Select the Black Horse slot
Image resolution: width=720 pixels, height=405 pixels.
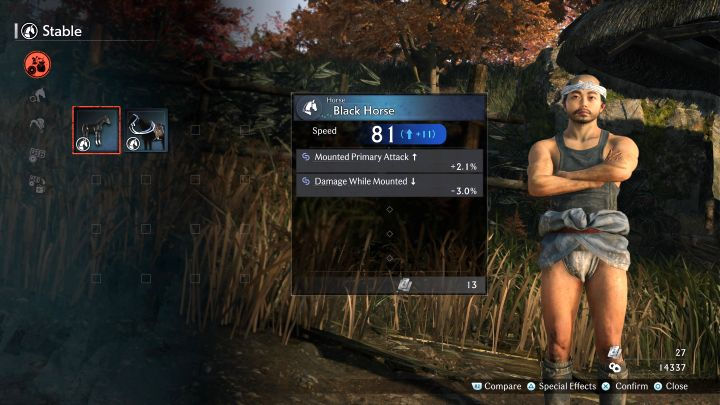pos(97,130)
